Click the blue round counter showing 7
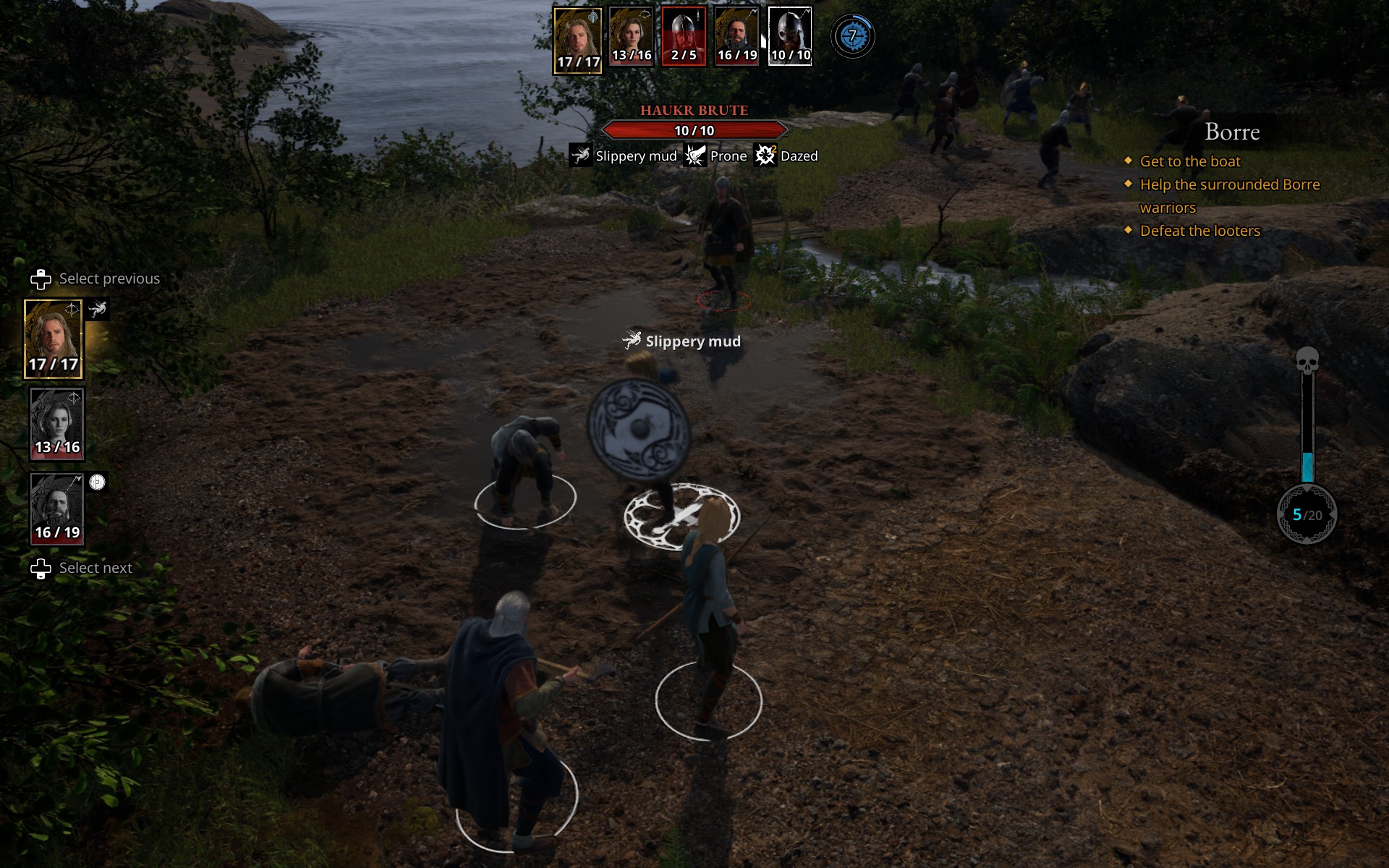1389x868 pixels. [852, 36]
